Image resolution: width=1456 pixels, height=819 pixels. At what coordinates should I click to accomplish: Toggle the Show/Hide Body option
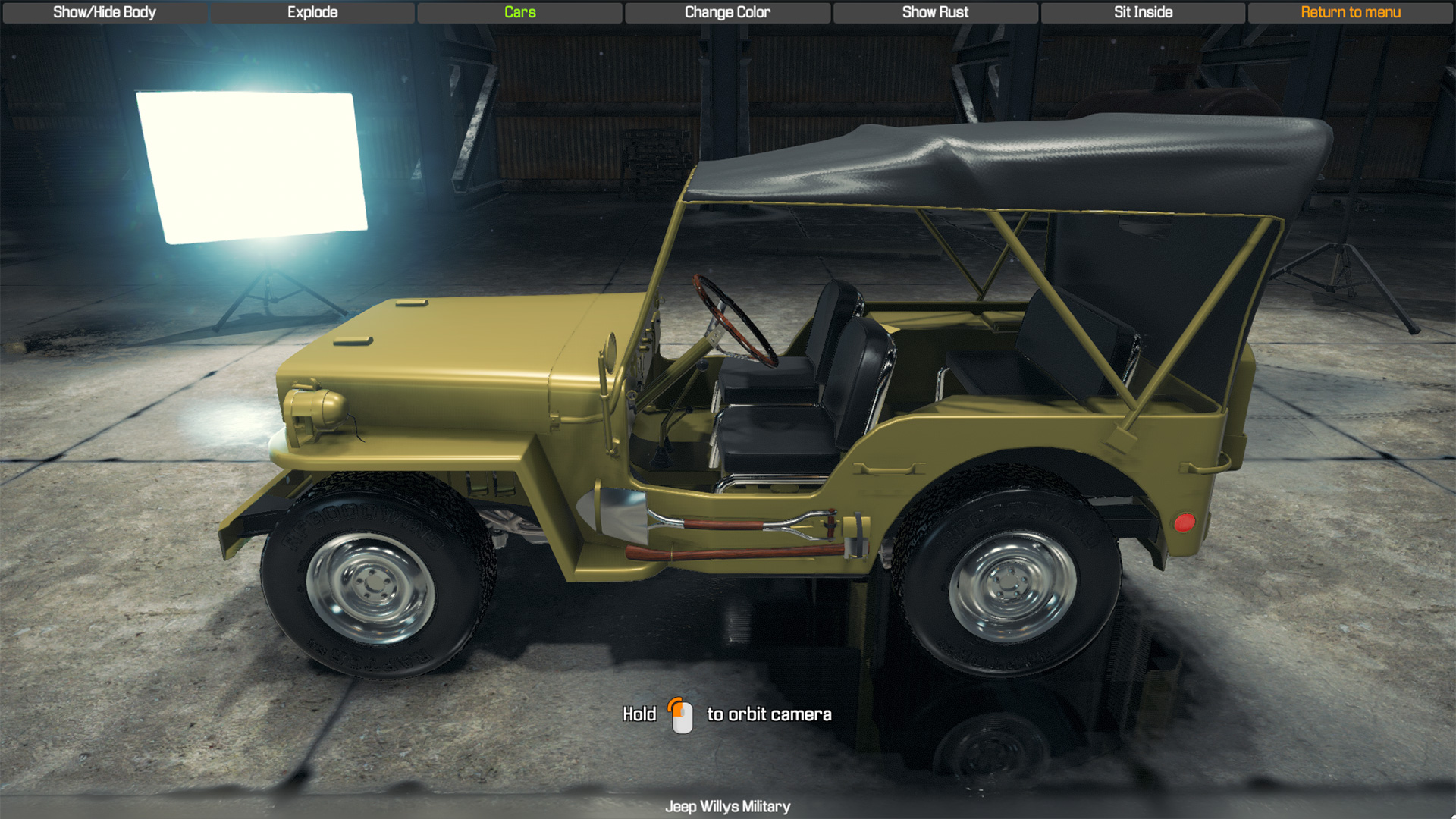point(106,12)
